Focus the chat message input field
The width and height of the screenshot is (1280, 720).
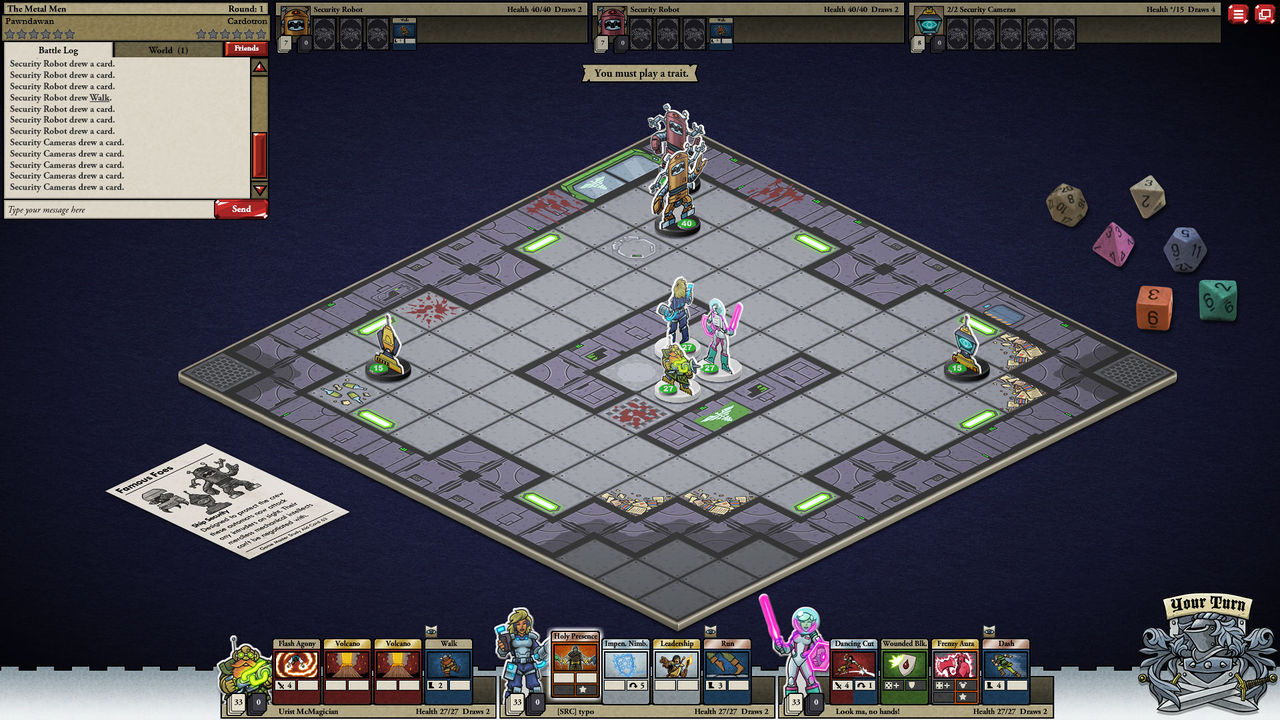click(x=108, y=210)
